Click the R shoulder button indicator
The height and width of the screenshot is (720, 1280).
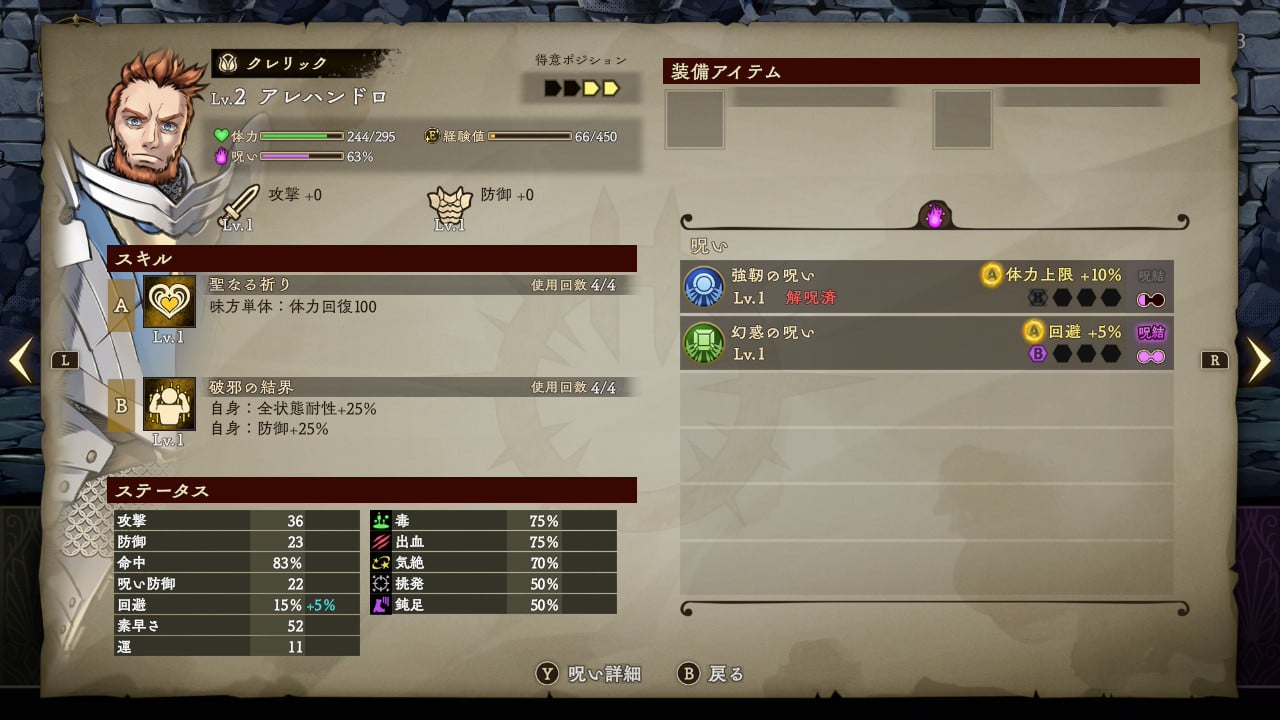click(x=1214, y=359)
